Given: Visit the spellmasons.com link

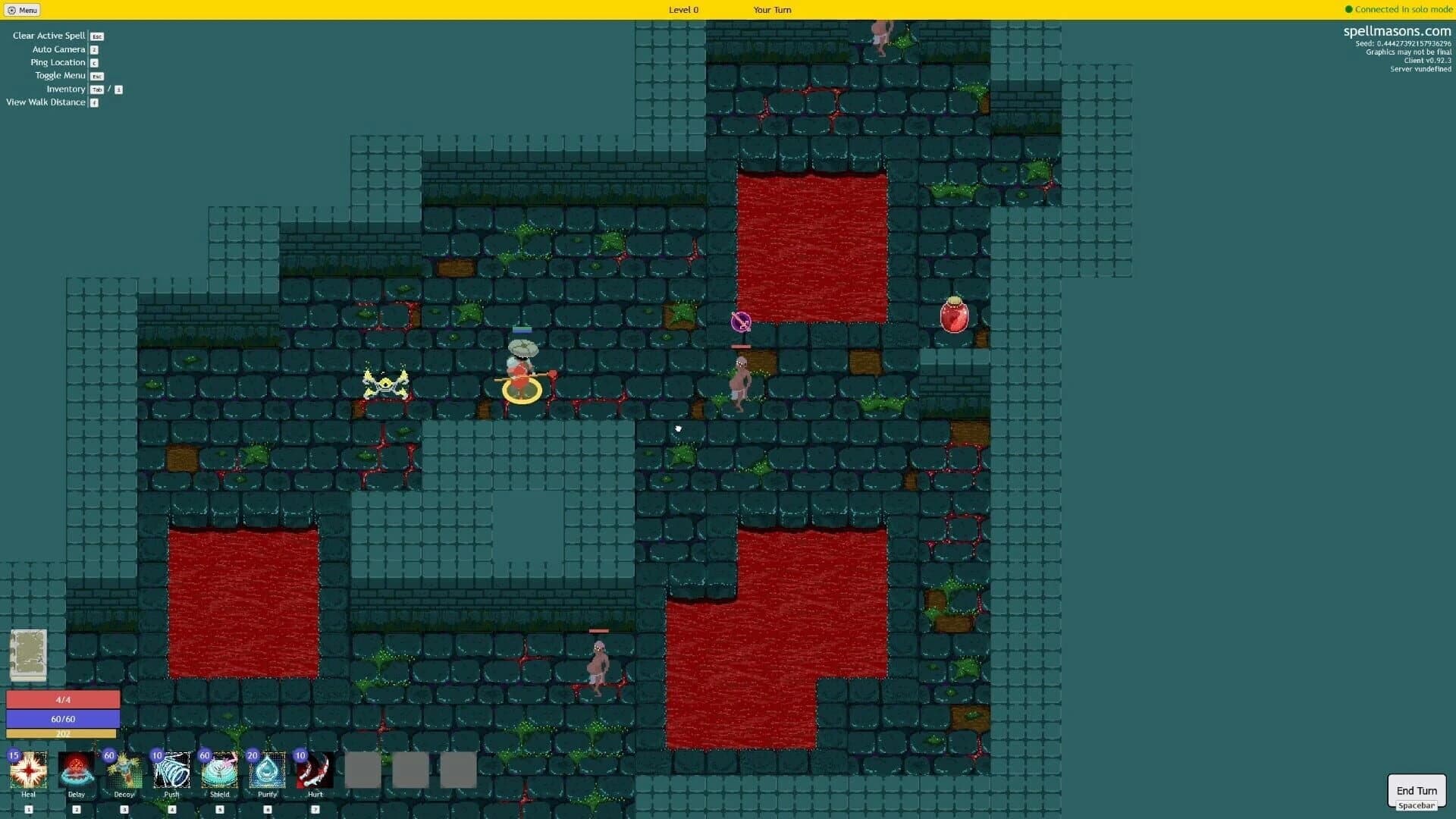Looking at the screenshot, I should click(x=1397, y=32).
